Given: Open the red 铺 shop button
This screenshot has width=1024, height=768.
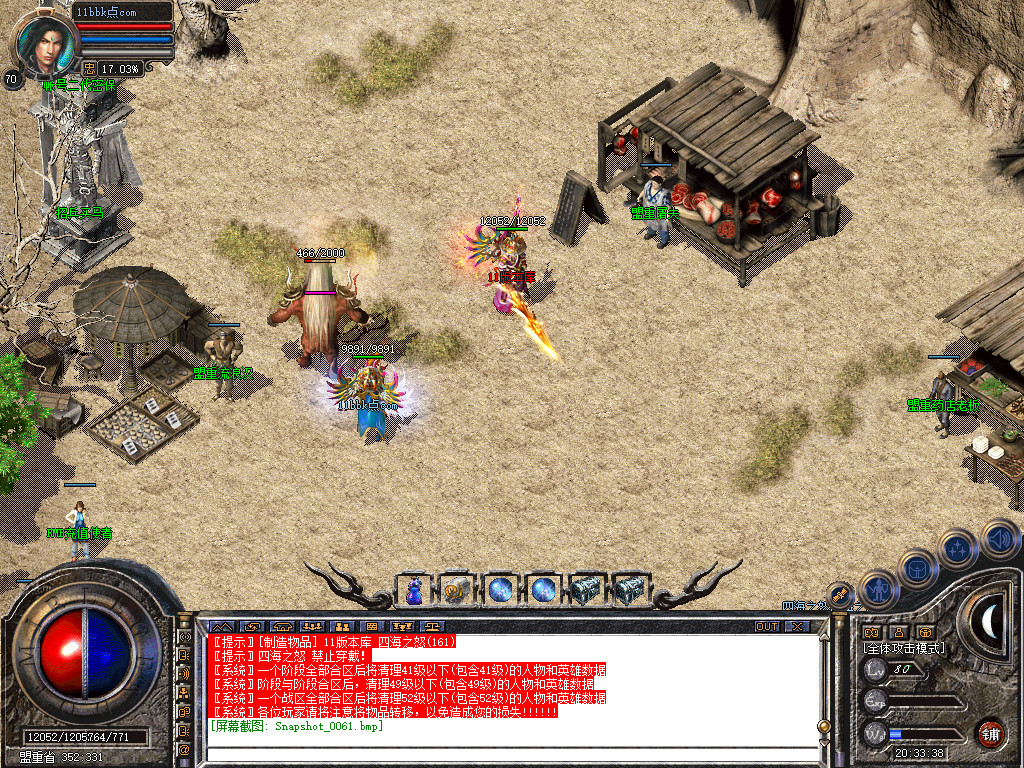Looking at the screenshot, I should [x=990, y=732].
